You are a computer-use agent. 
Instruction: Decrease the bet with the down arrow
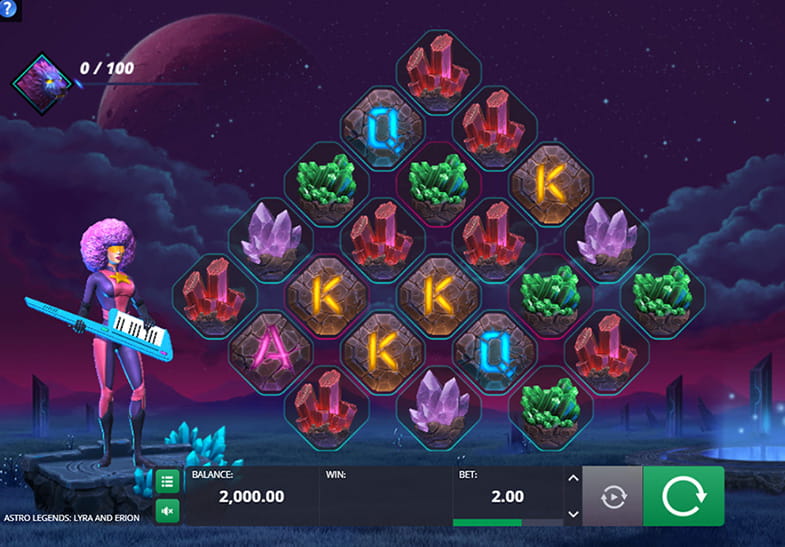[x=572, y=513]
